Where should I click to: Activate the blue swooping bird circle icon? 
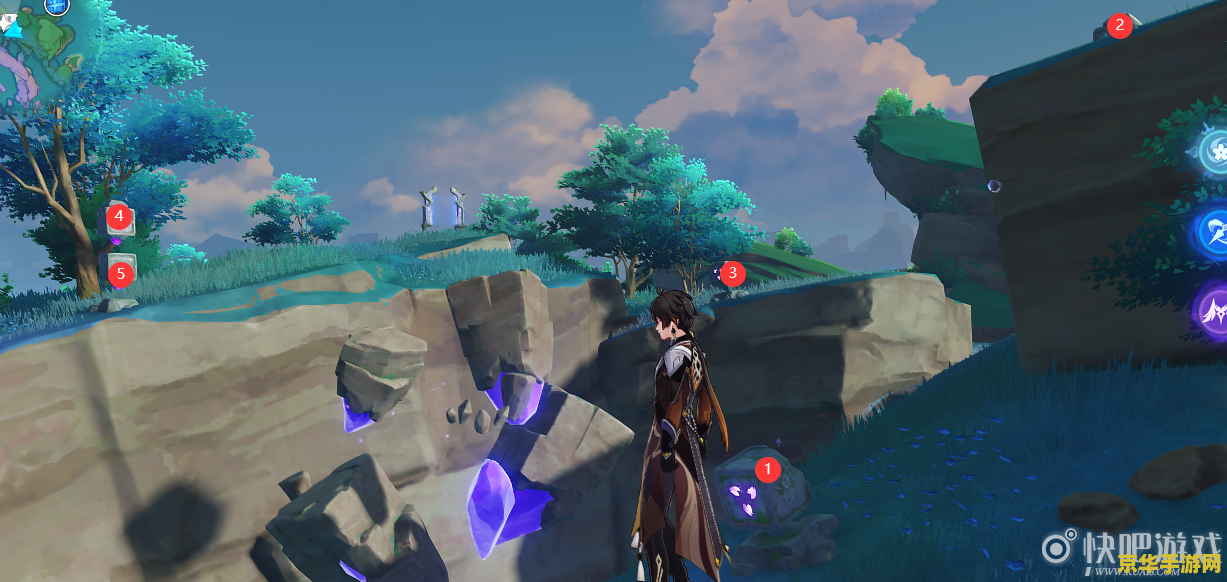(1214, 231)
